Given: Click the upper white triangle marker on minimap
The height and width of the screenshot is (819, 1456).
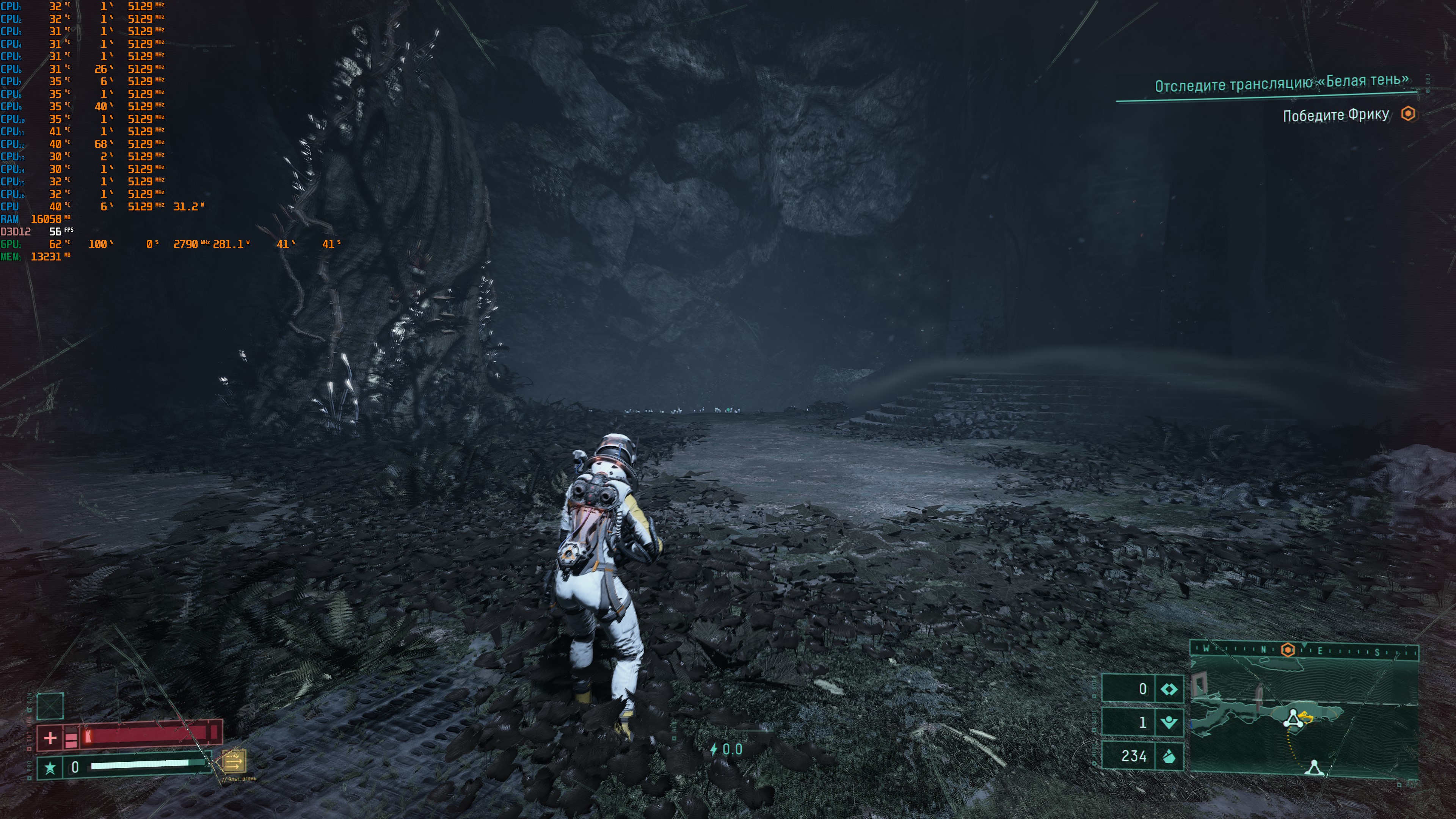Looking at the screenshot, I should [1293, 719].
